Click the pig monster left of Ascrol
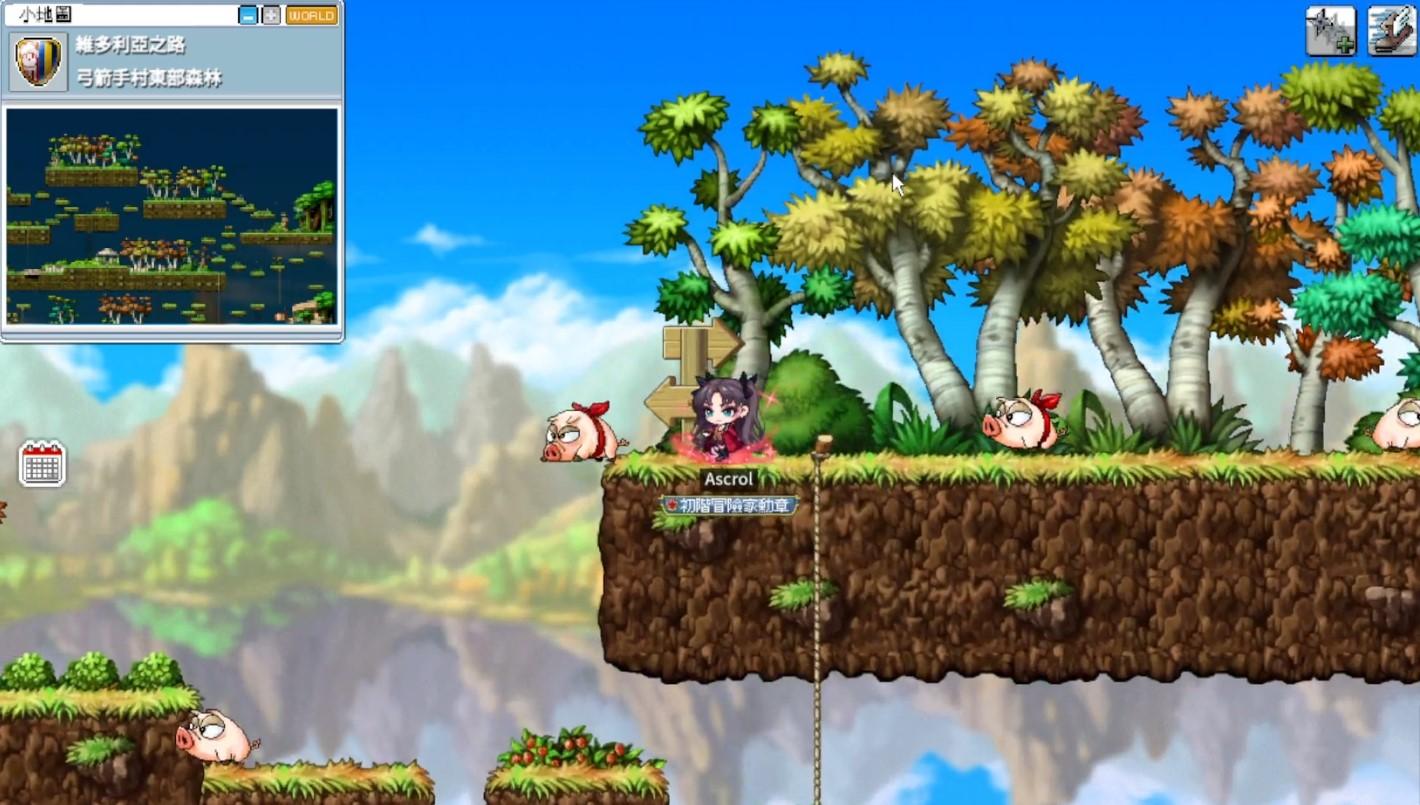The image size is (1420, 805). click(583, 430)
